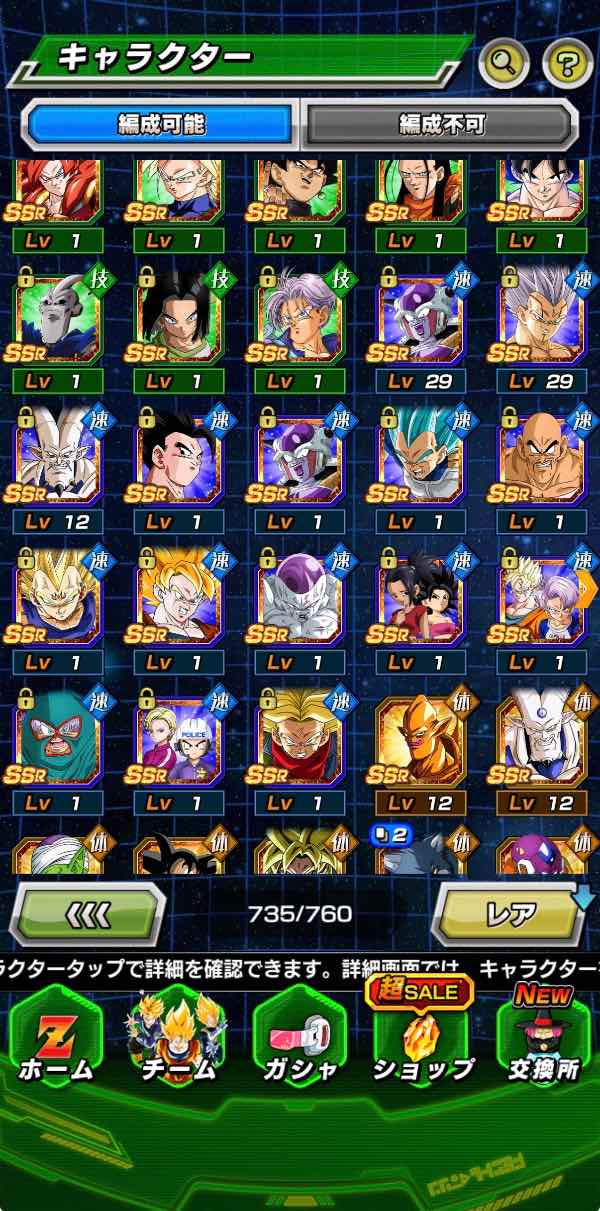Select the Android 17 character card
Image resolution: width=600 pixels, height=1211 pixels.
pyautogui.click(x=178, y=317)
